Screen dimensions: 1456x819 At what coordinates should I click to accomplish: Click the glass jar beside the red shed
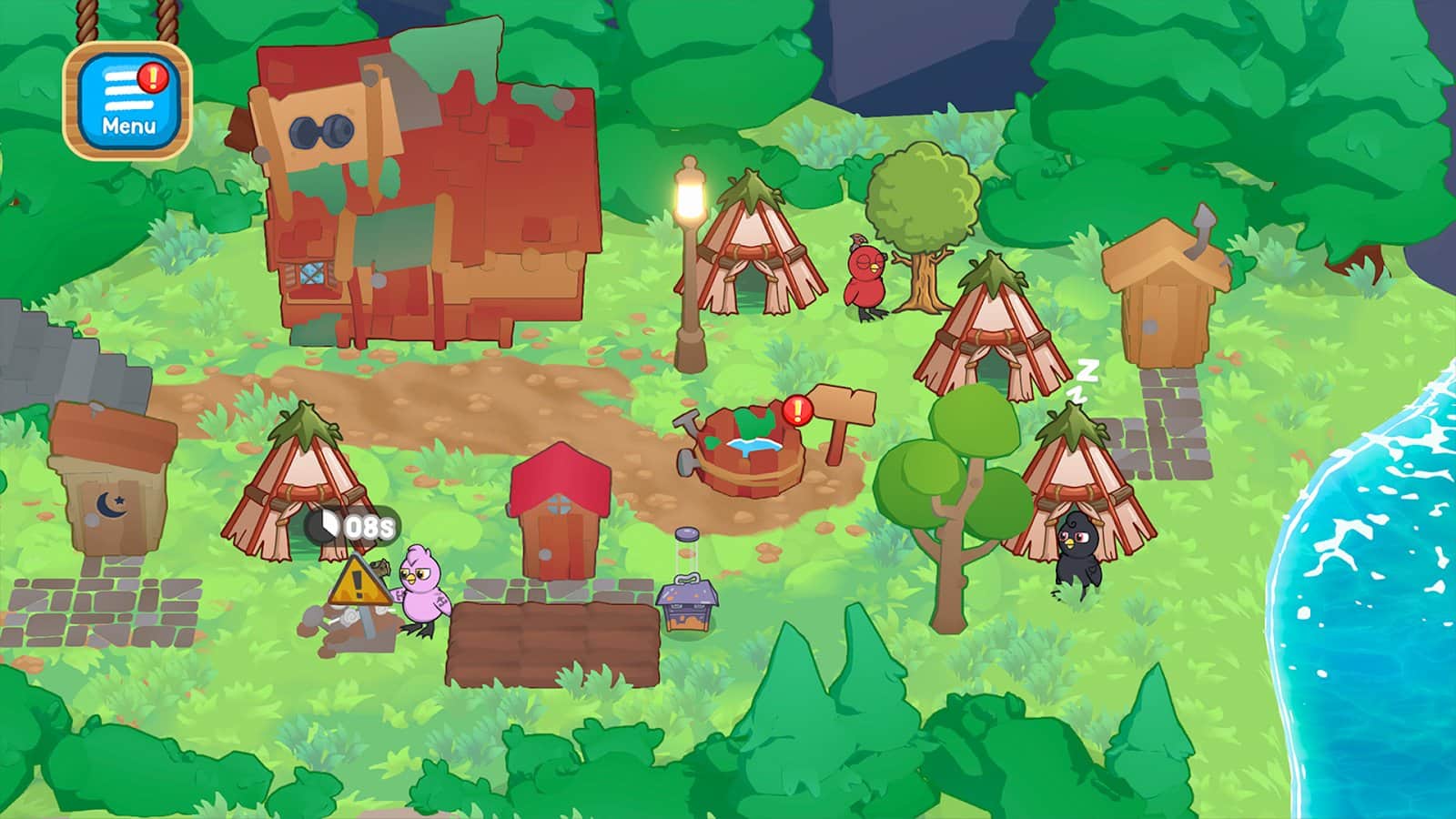687,546
